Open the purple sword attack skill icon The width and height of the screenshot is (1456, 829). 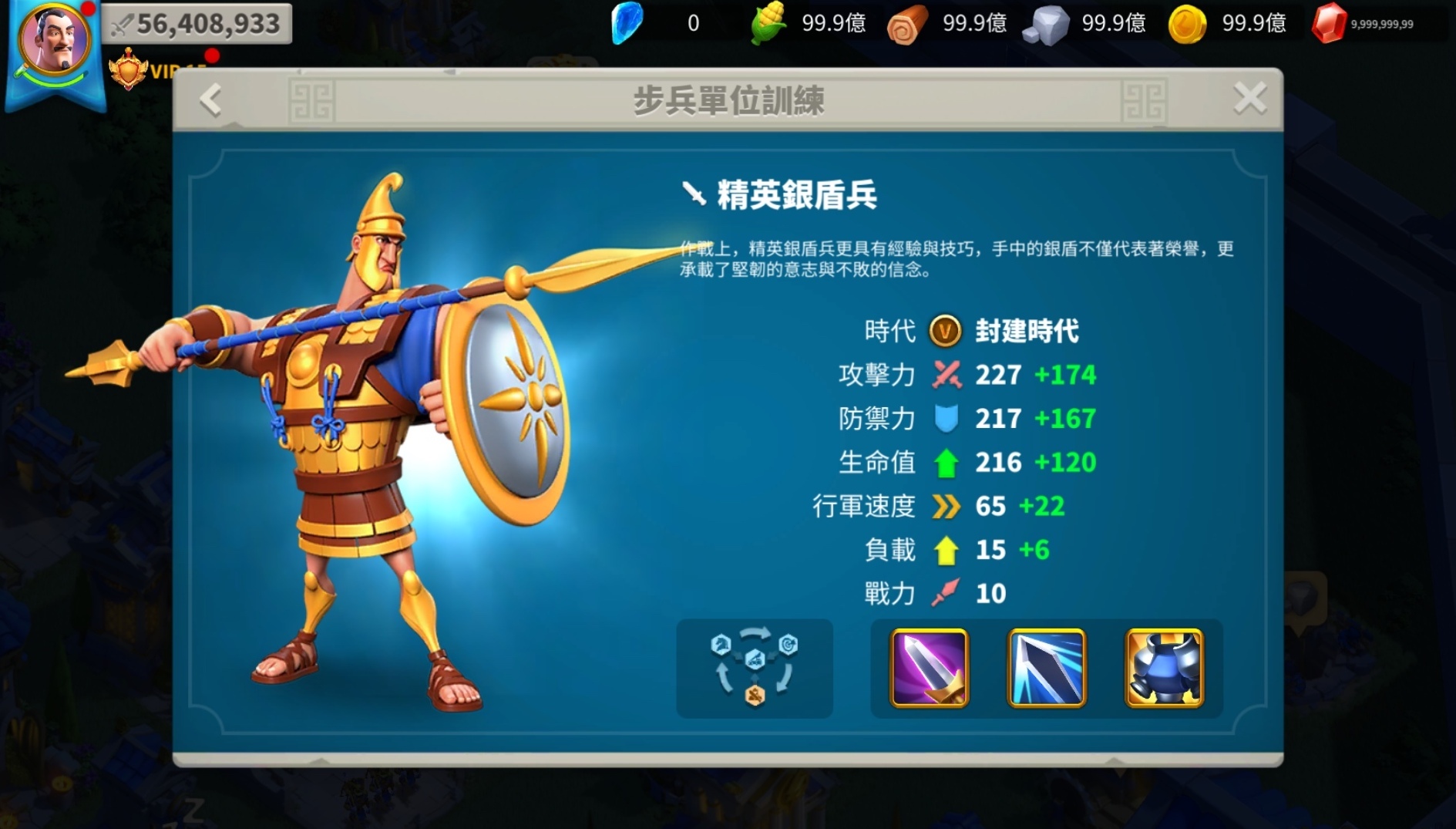(927, 669)
